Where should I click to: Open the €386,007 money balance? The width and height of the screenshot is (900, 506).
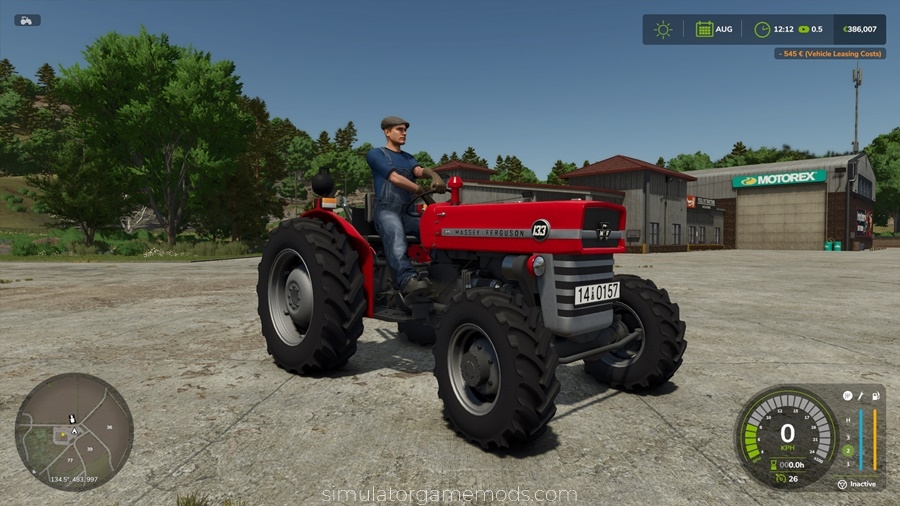[859, 29]
